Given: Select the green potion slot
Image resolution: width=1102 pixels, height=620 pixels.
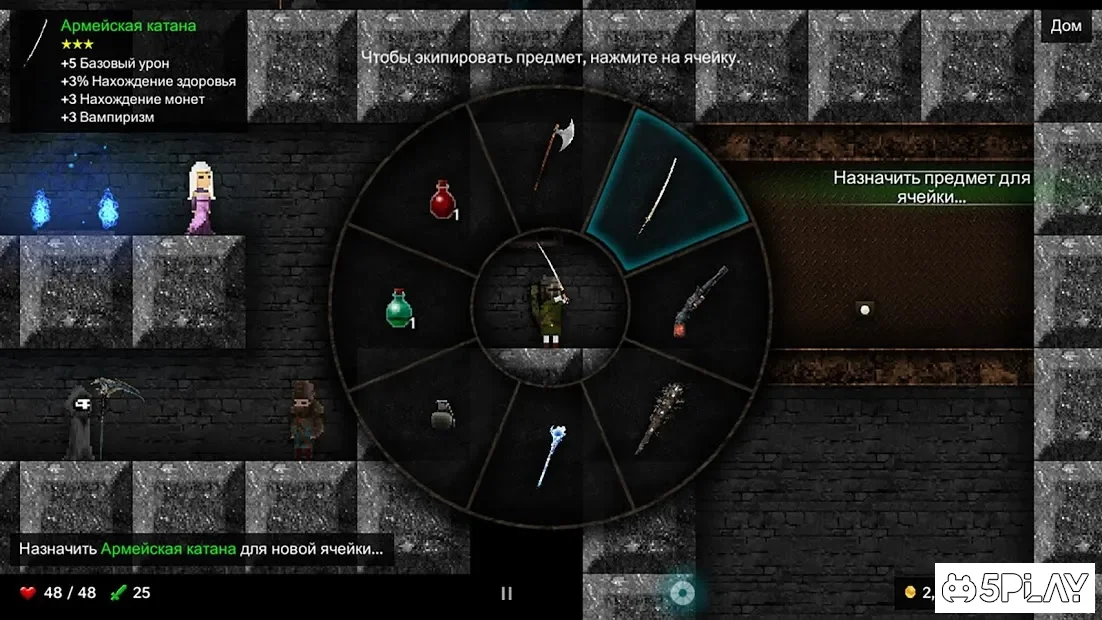Looking at the screenshot, I should [401, 308].
